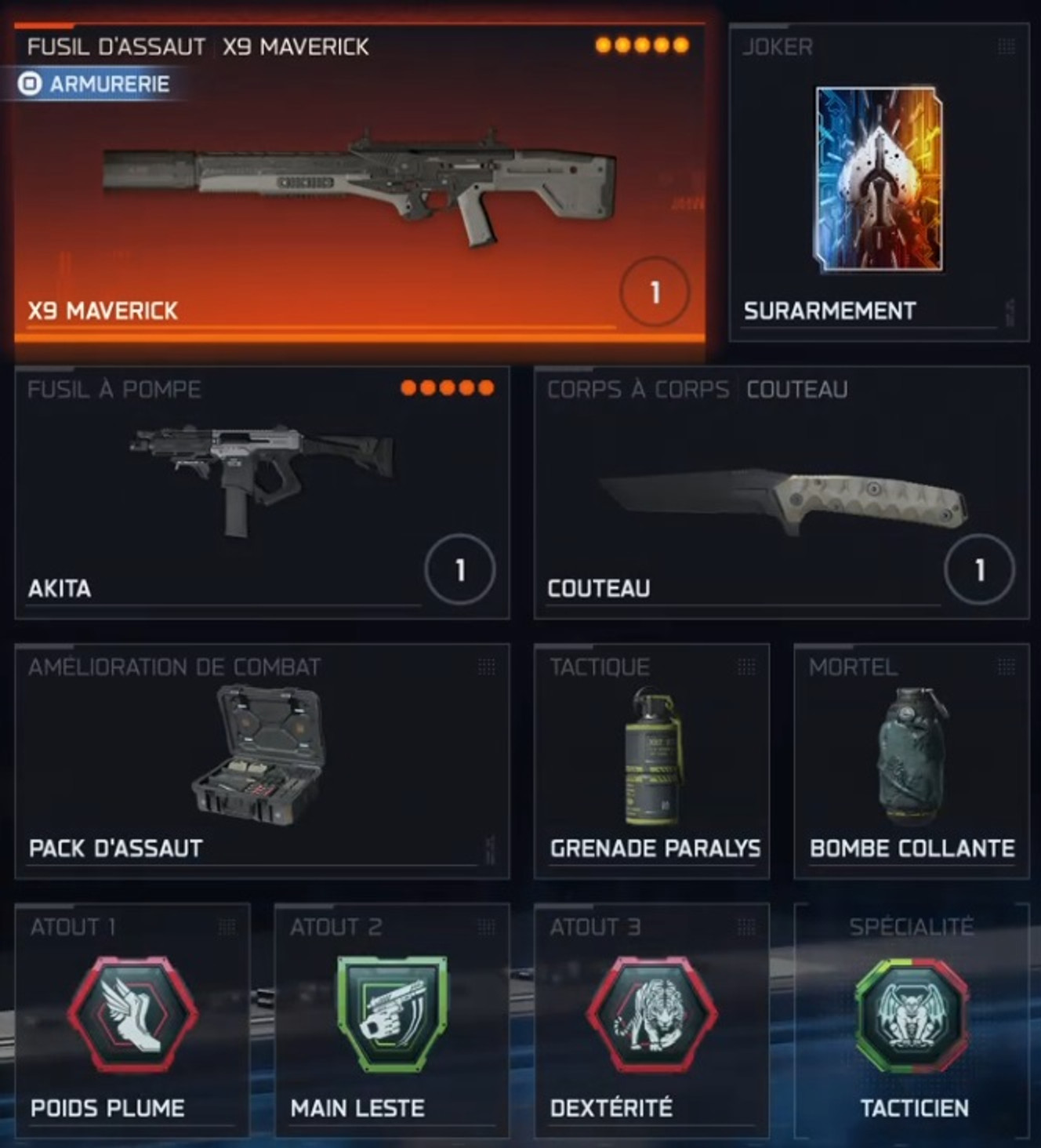The image size is (1041, 1148).
Task: Select the Akita shotgun image
Action: (259, 478)
